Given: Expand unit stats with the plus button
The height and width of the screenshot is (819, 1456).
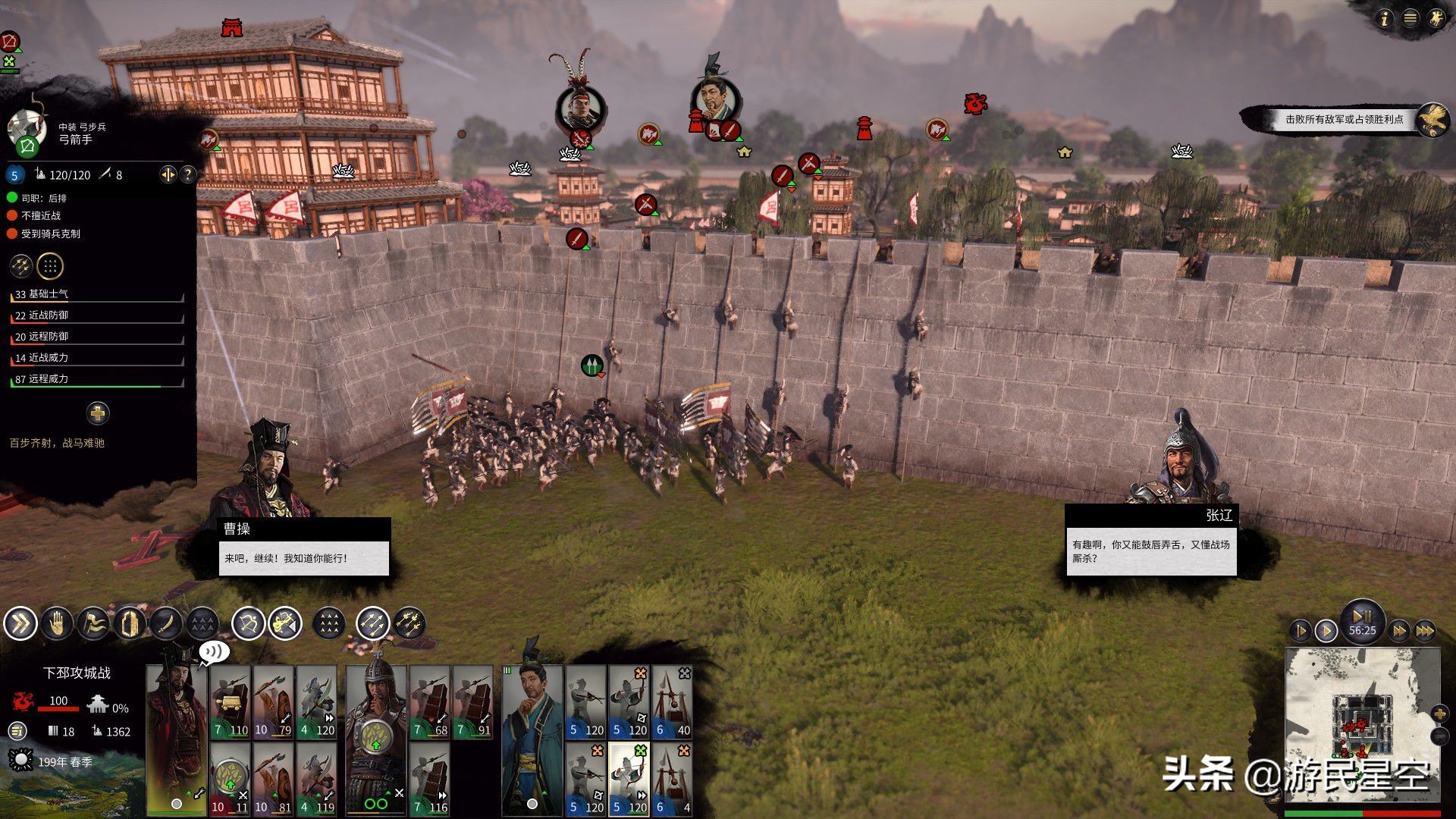Looking at the screenshot, I should (97, 413).
